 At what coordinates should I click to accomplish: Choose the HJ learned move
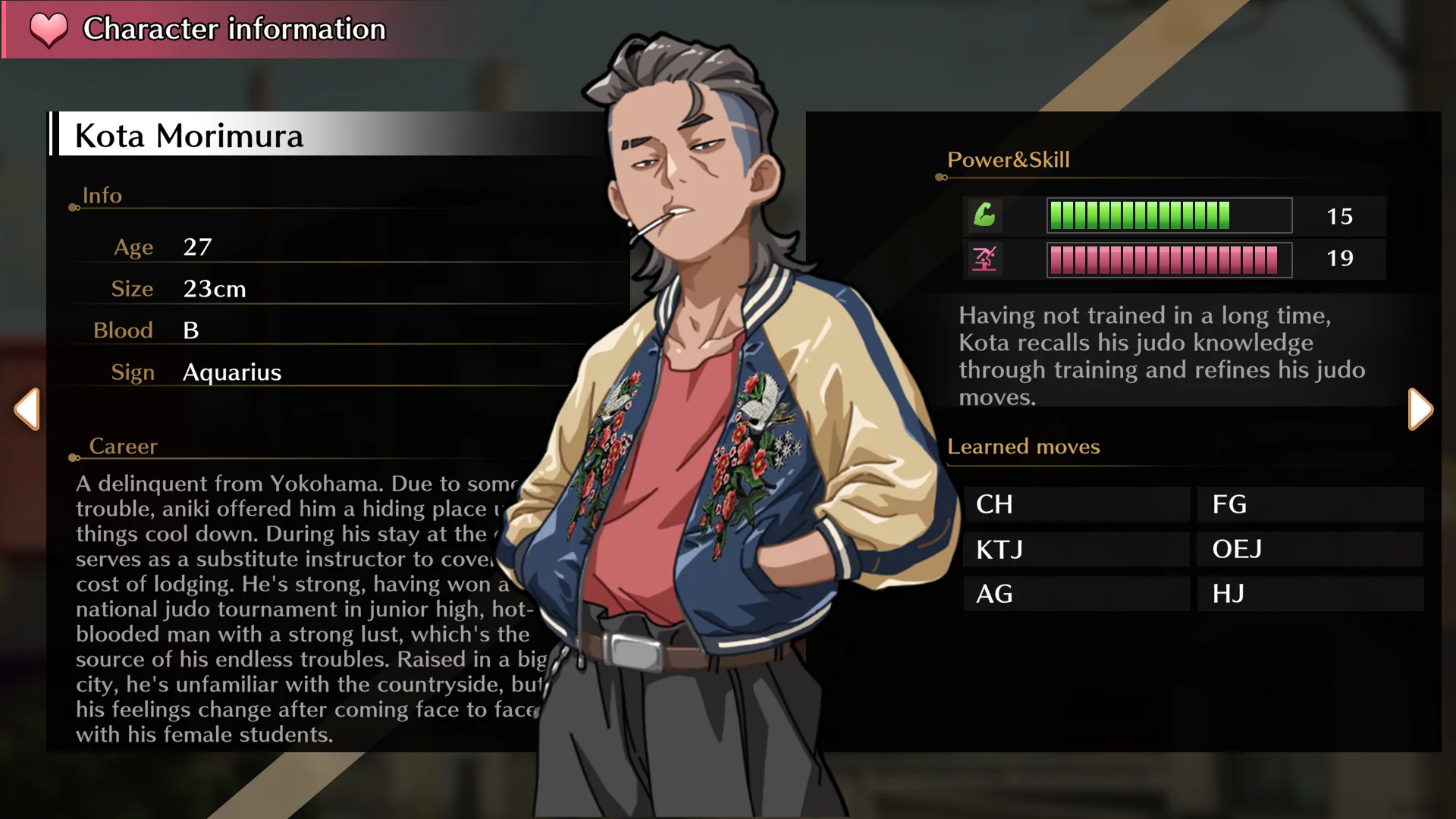coord(1310,594)
